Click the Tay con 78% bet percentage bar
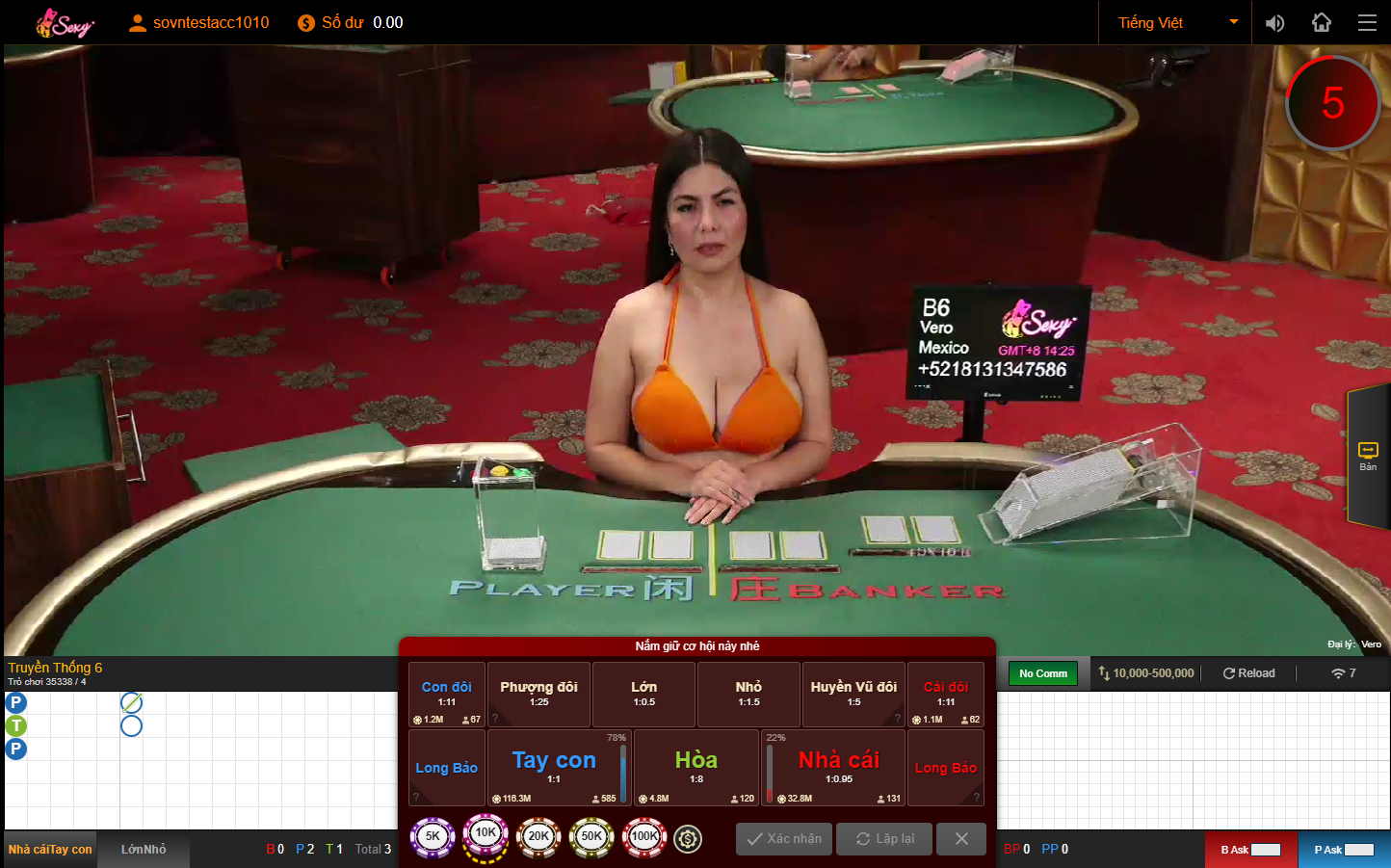1391x868 pixels. click(x=621, y=767)
